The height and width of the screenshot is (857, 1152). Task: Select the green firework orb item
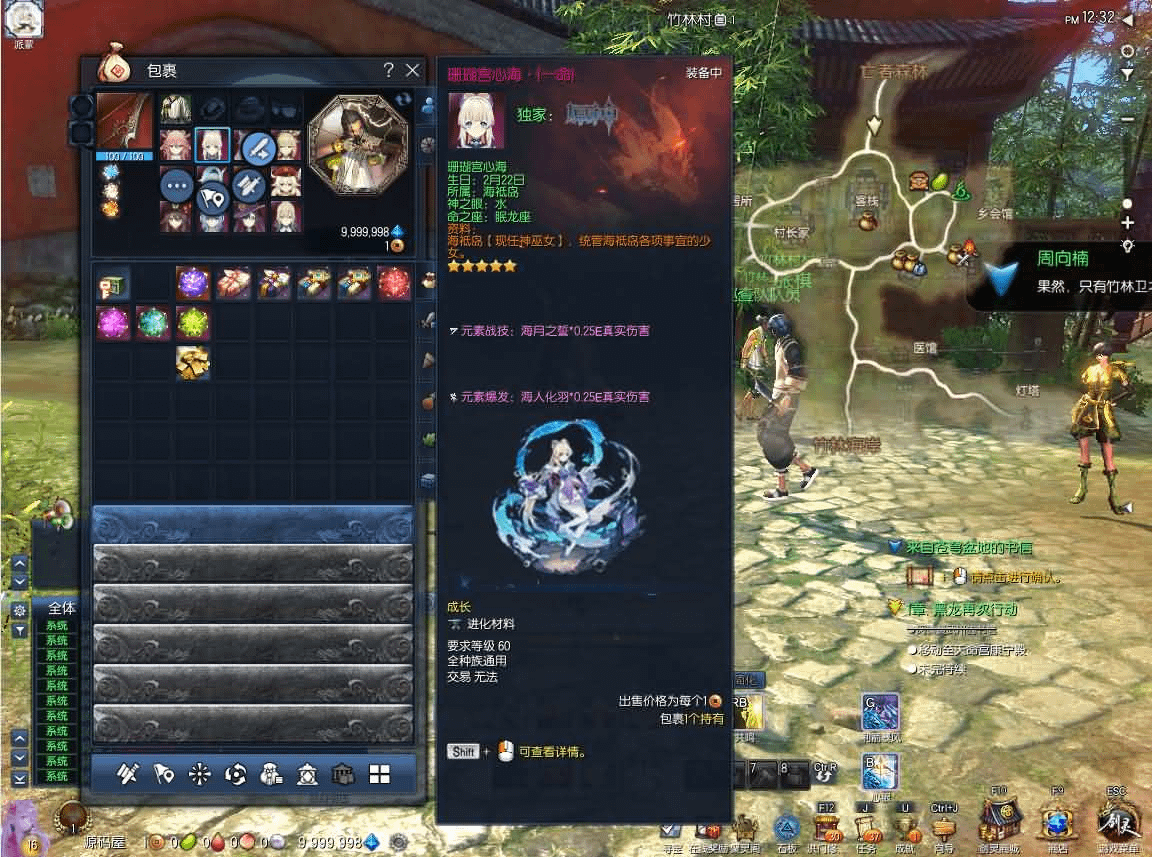pos(193,322)
